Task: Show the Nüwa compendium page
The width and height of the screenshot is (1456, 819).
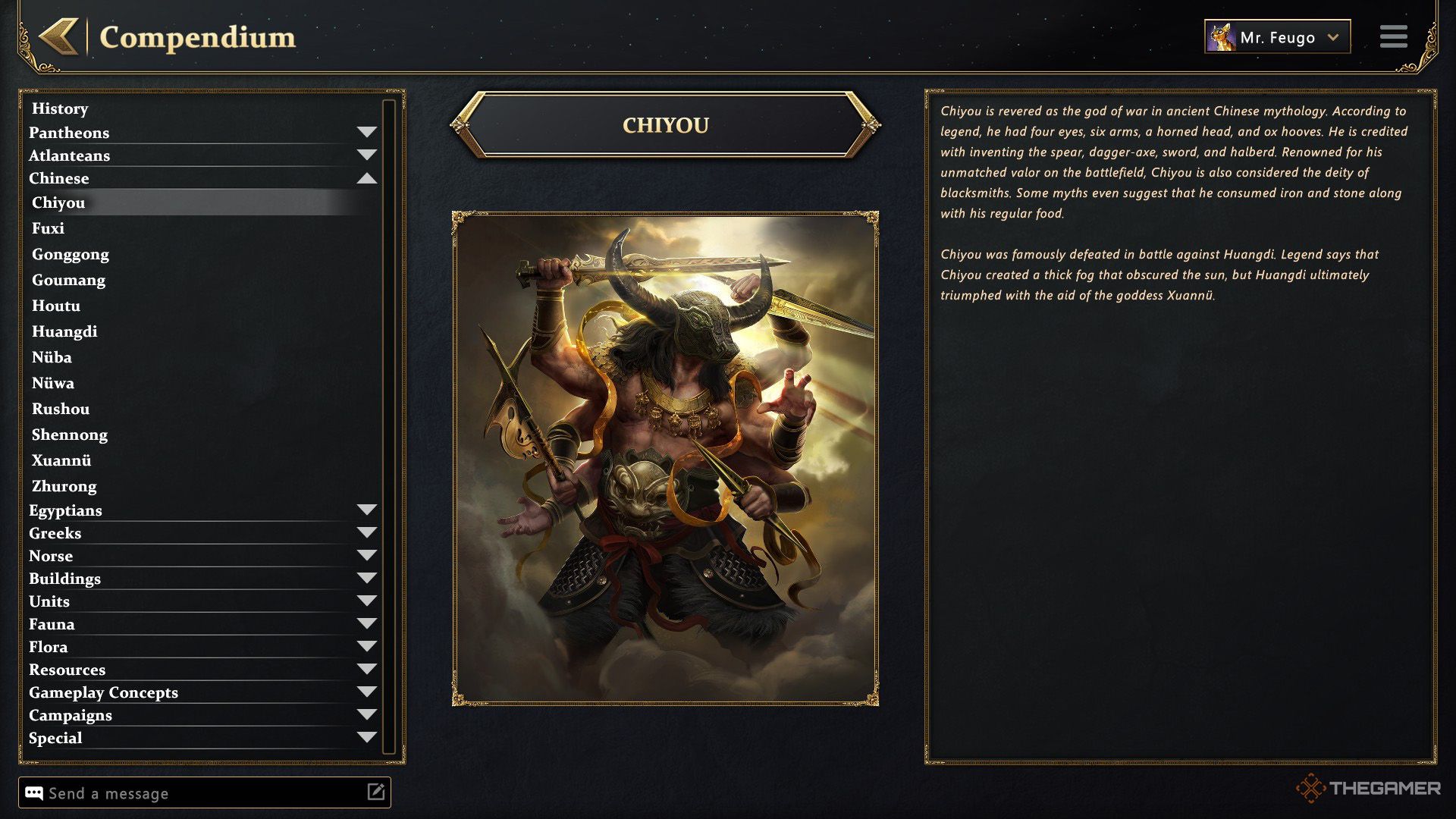Action: (x=53, y=383)
